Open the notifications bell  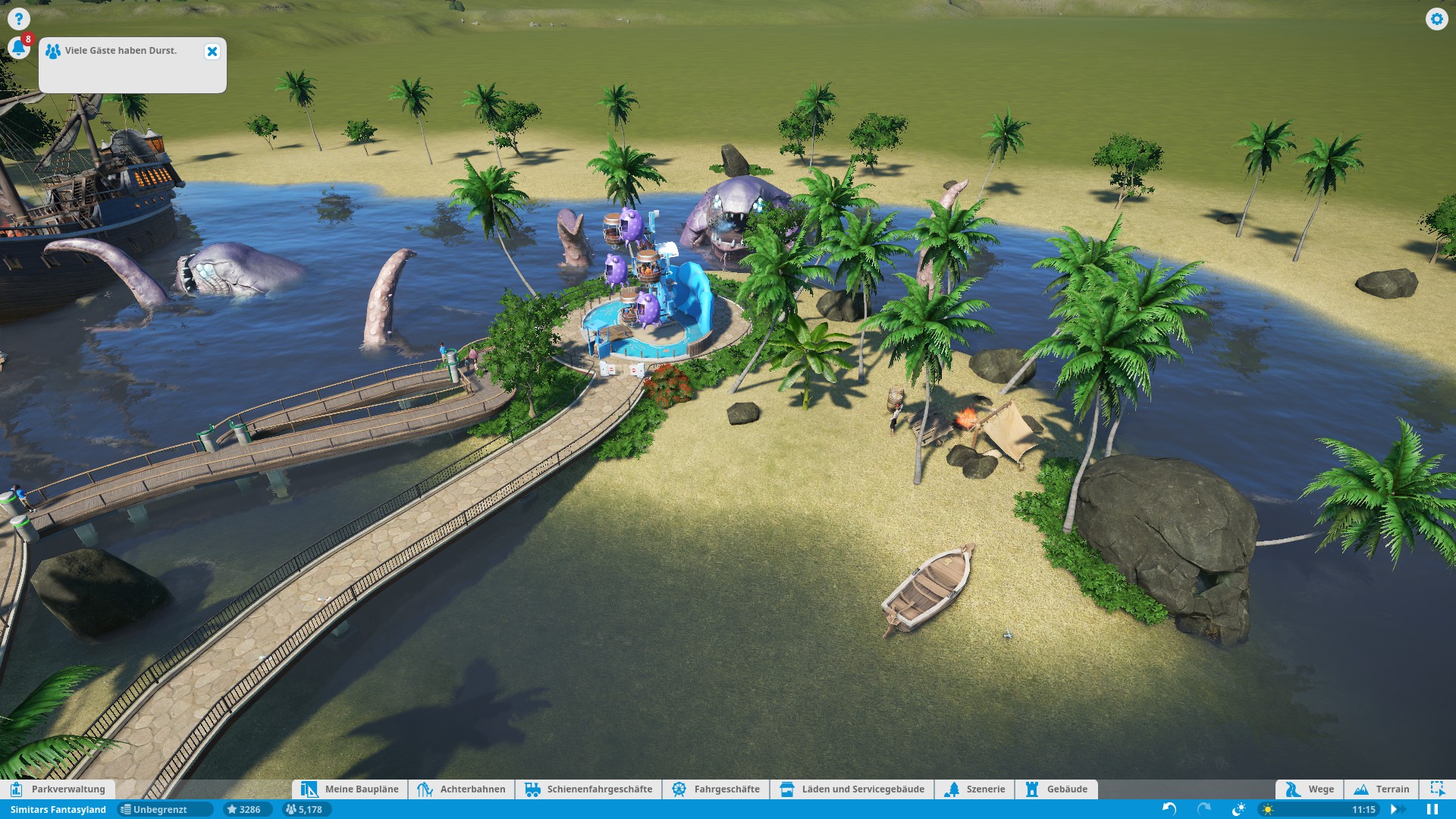point(18,48)
